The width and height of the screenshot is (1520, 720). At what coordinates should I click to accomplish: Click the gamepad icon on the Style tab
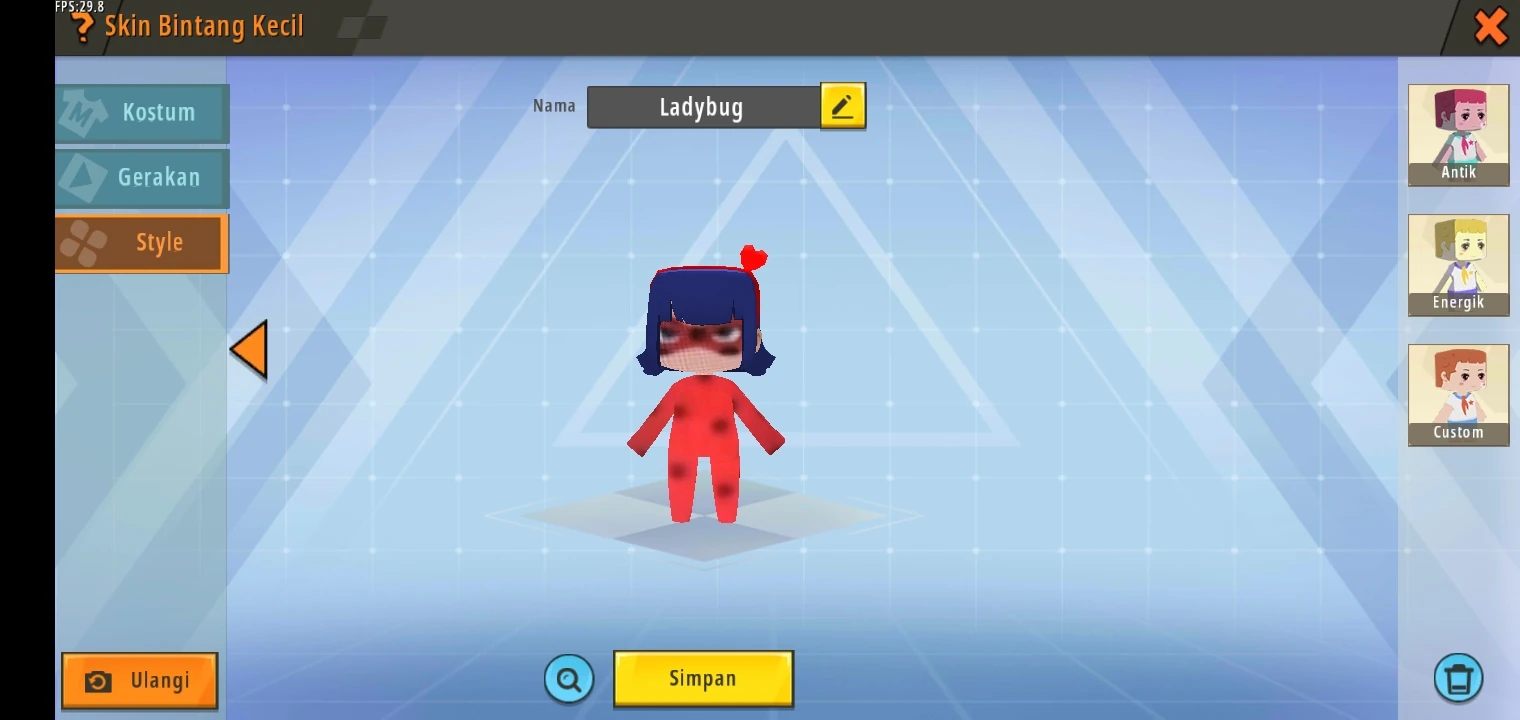pos(83,242)
